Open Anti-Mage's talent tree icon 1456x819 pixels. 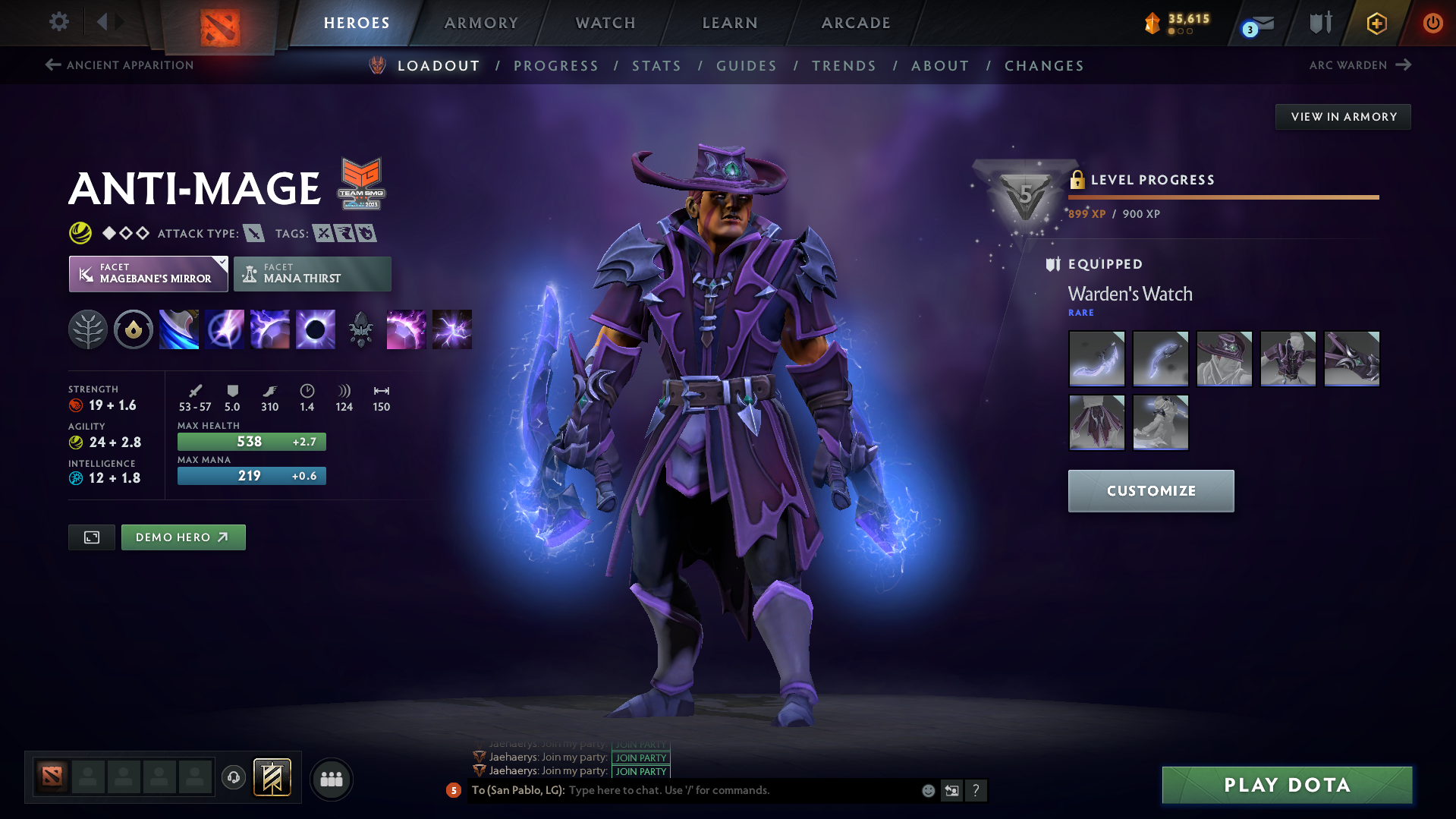[88, 329]
